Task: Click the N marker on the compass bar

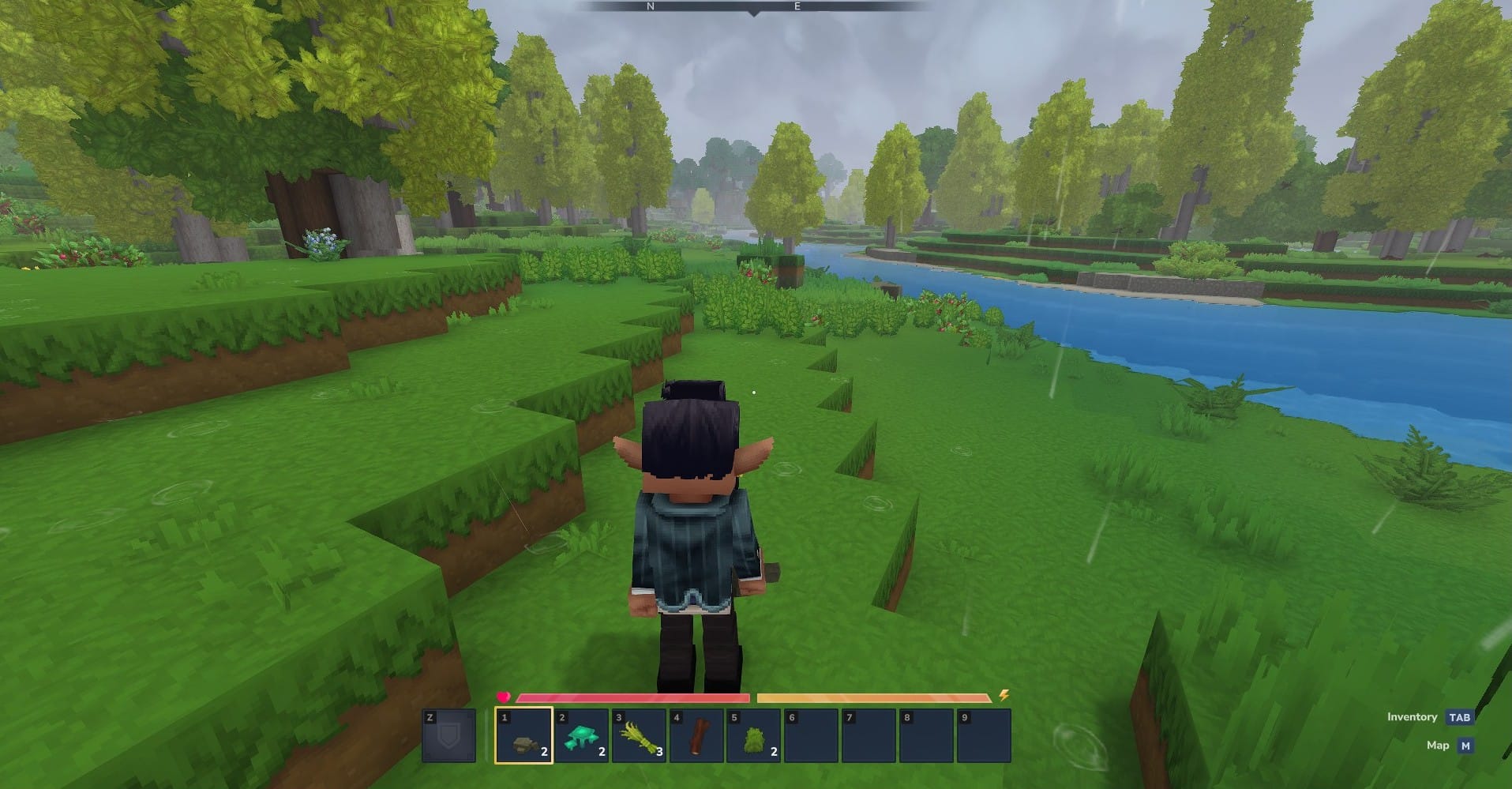Action: [652, 6]
